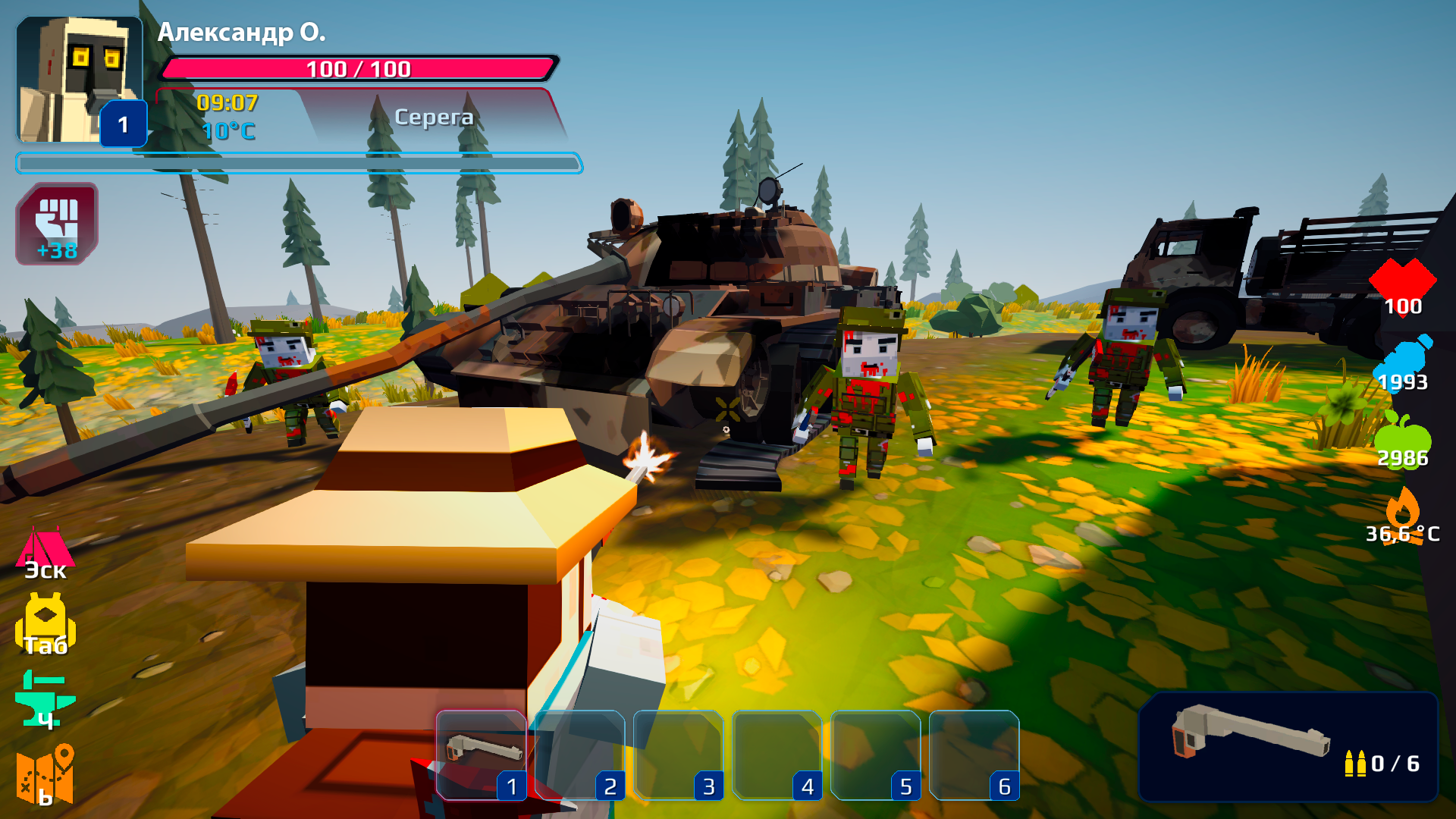The height and width of the screenshot is (819, 1456).
Task: Open the Эск tent camp menu
Action: tap(47, 550)
